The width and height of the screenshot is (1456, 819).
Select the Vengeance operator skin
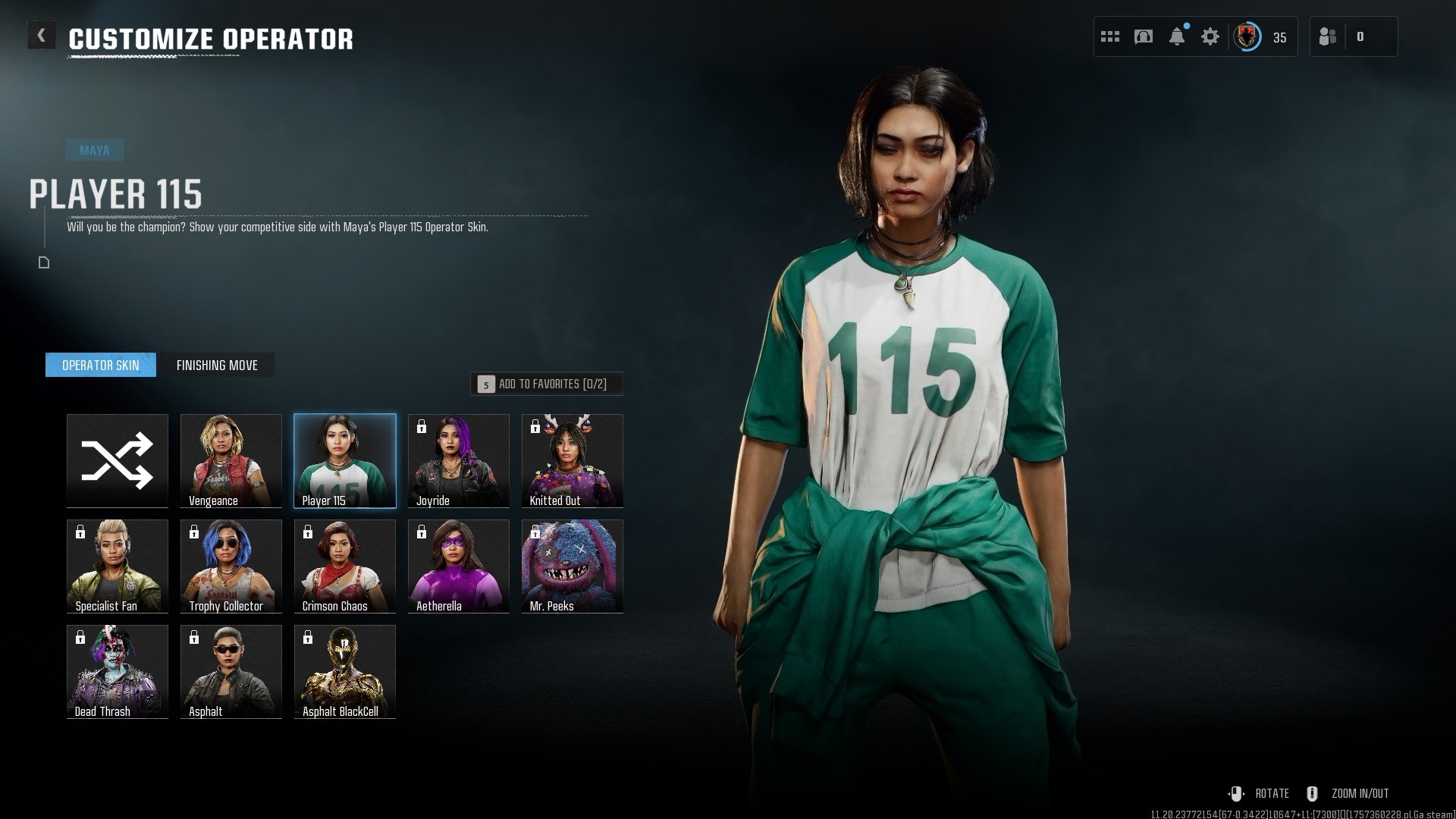[231, 460]
